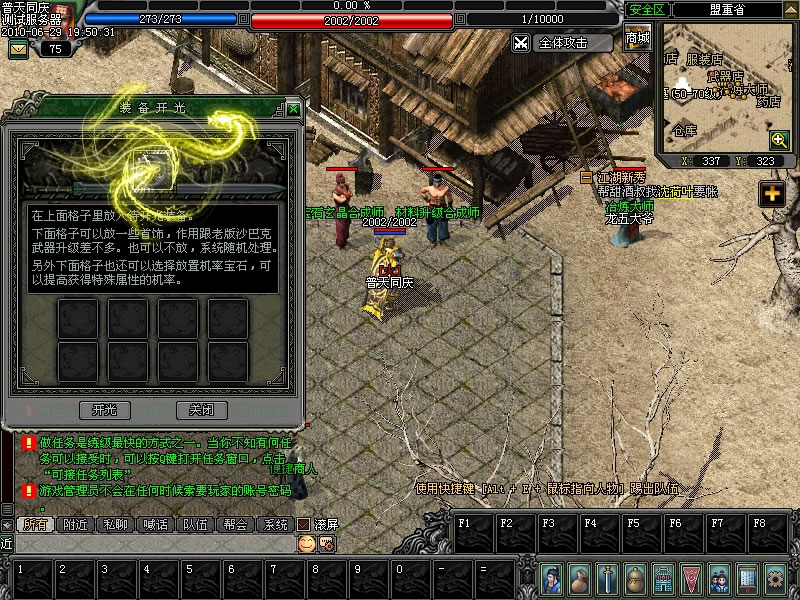Zoom the minimap with the magnifier button
800x600 pixels.
(779, 139)
